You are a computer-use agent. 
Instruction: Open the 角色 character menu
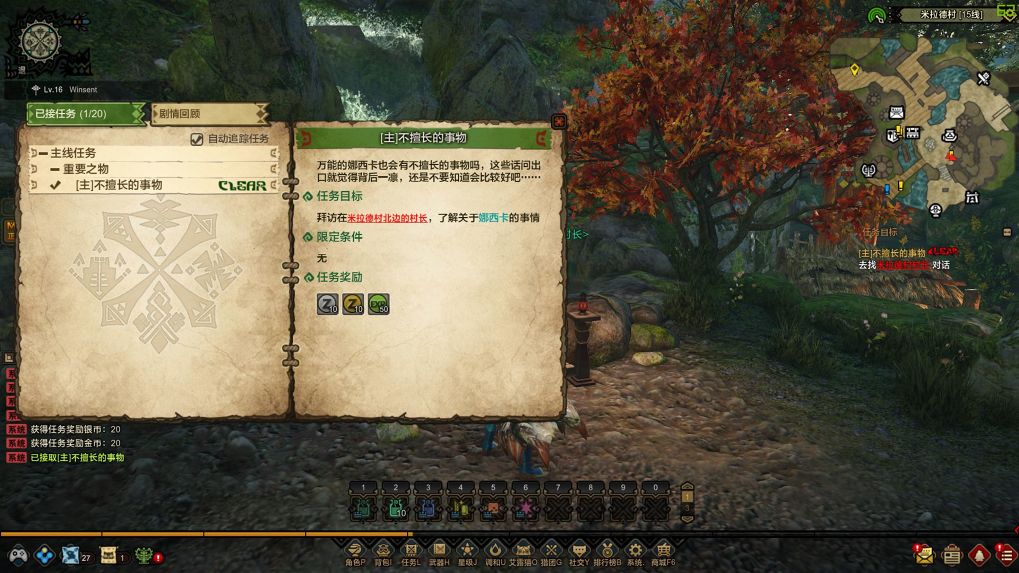(355, 549)
